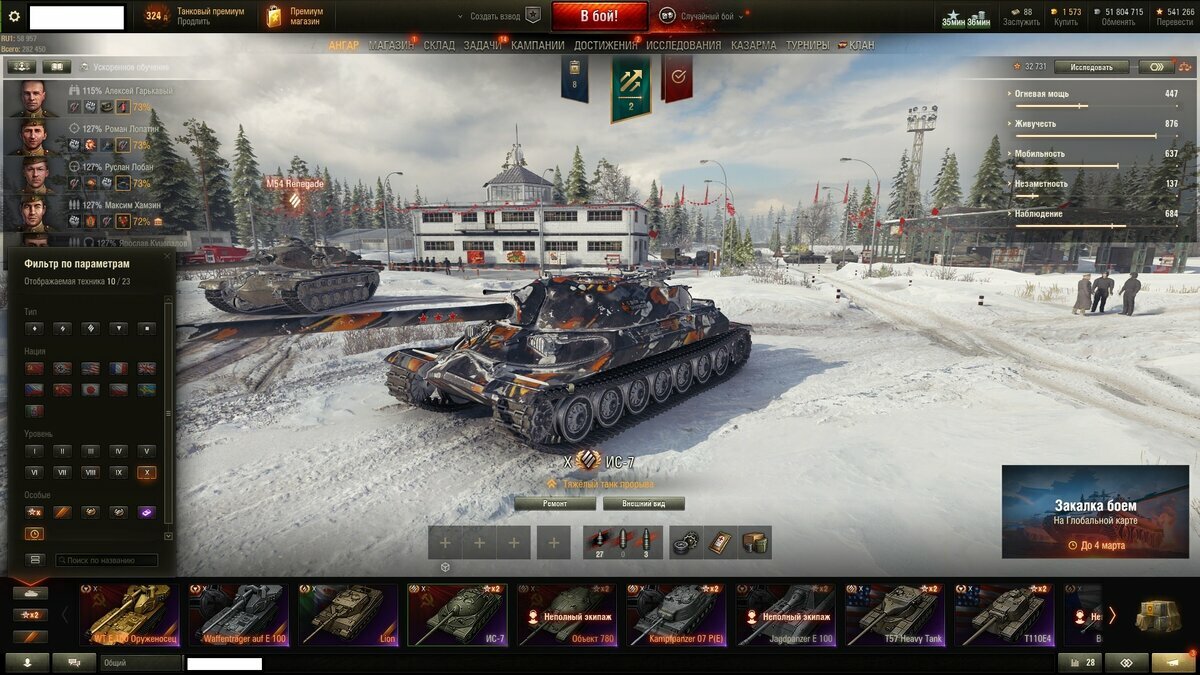The image size is (1200, 675).
Task: Open the «Исследования» tab
Action: pyautogui.click(x=683, y=45)
